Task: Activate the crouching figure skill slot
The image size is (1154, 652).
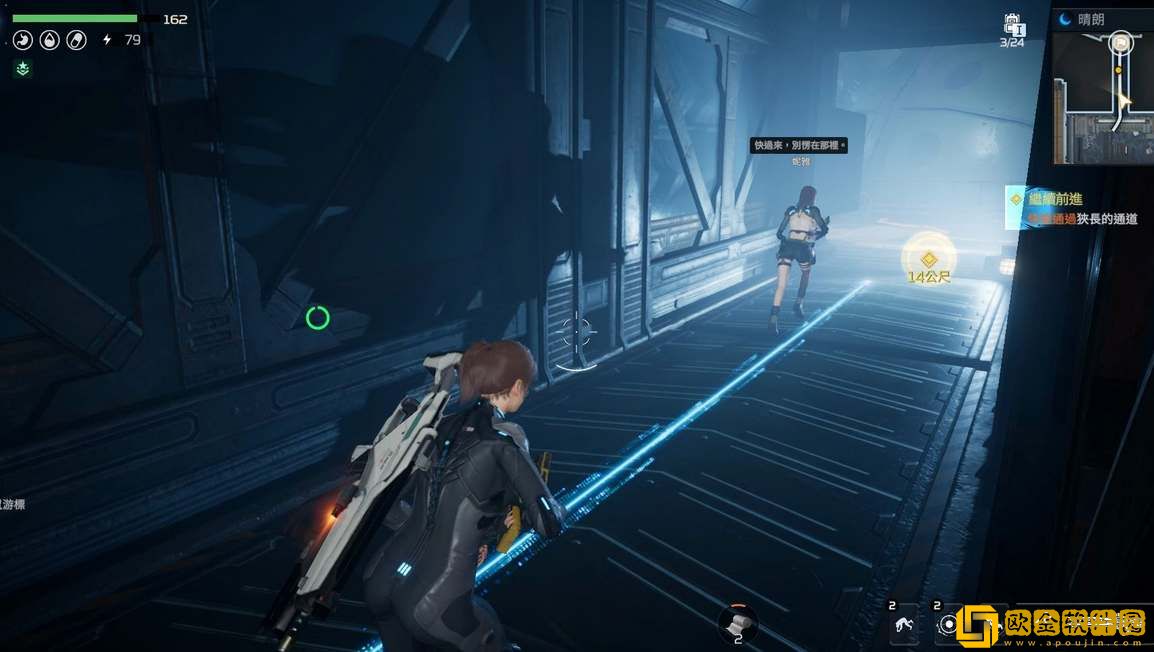Action: tap(904, 626)
